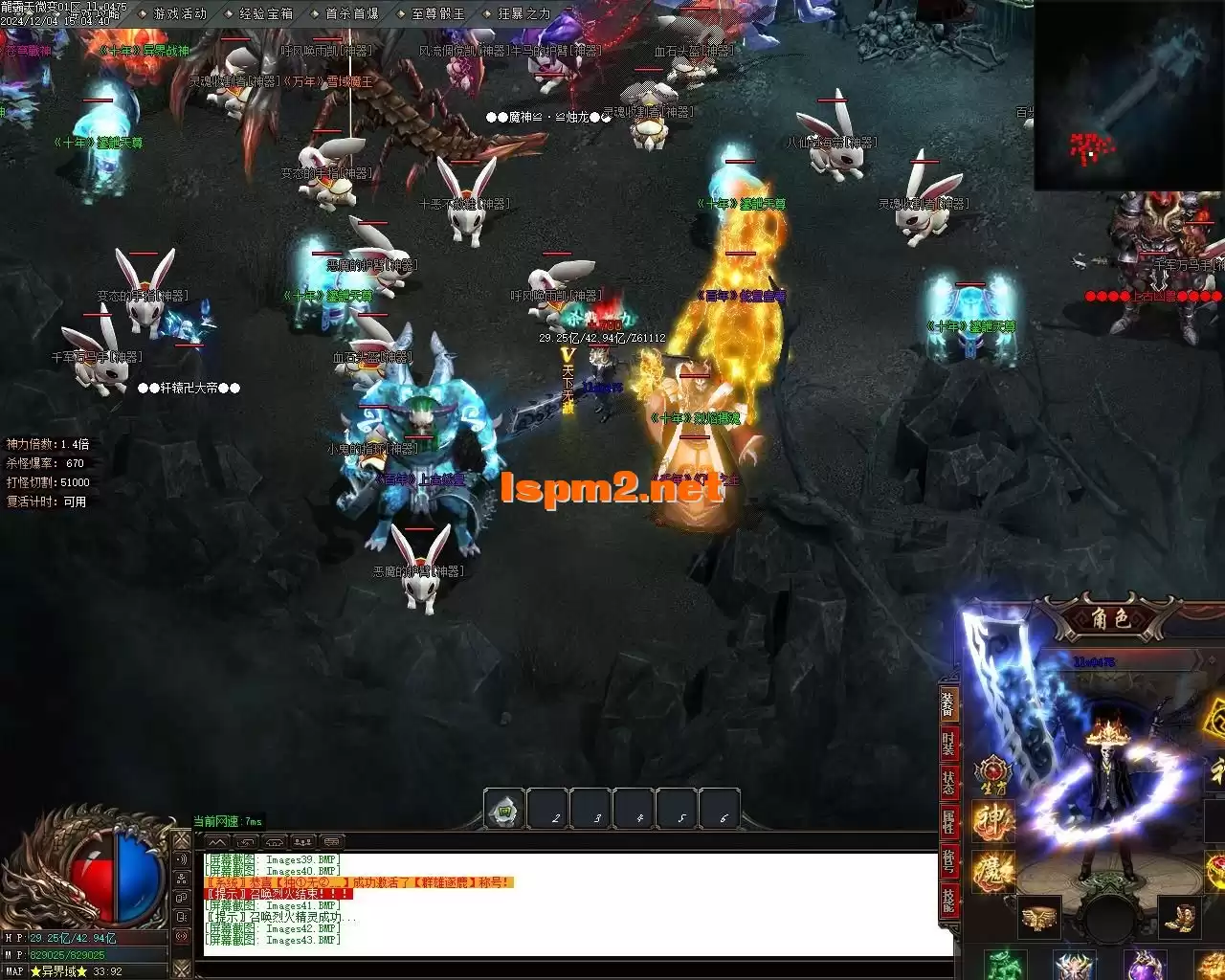
Task: Open the 狂暴之力 berserk power menu
Action: pyautogui.click(x=523, y=13)
